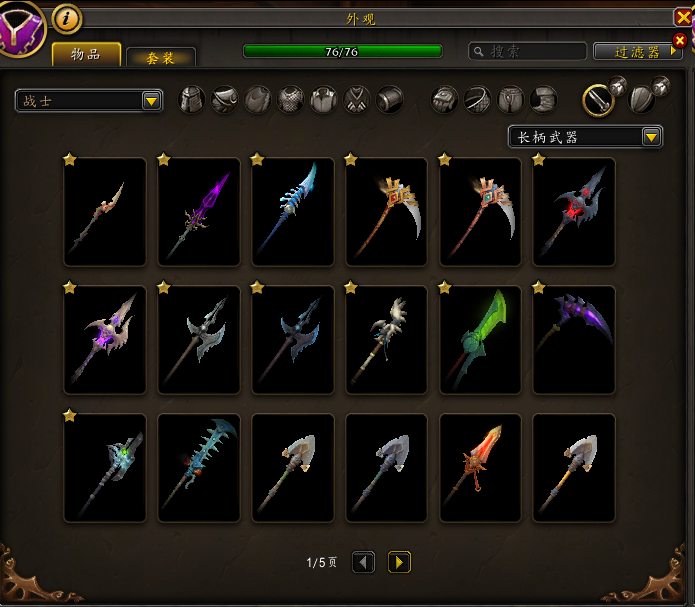Click the previous page arrow button
695x607 pixels.
(364, 562)
